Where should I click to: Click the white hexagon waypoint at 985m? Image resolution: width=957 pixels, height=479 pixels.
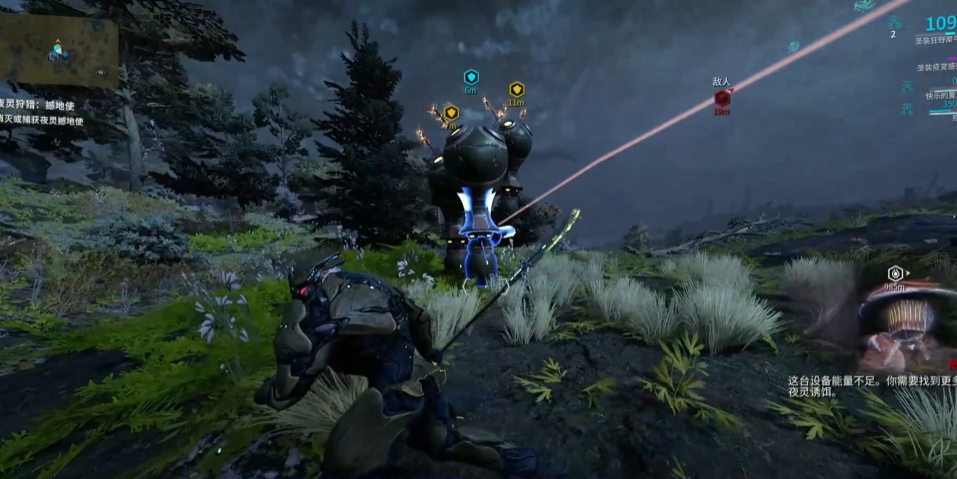coord(895,273)
